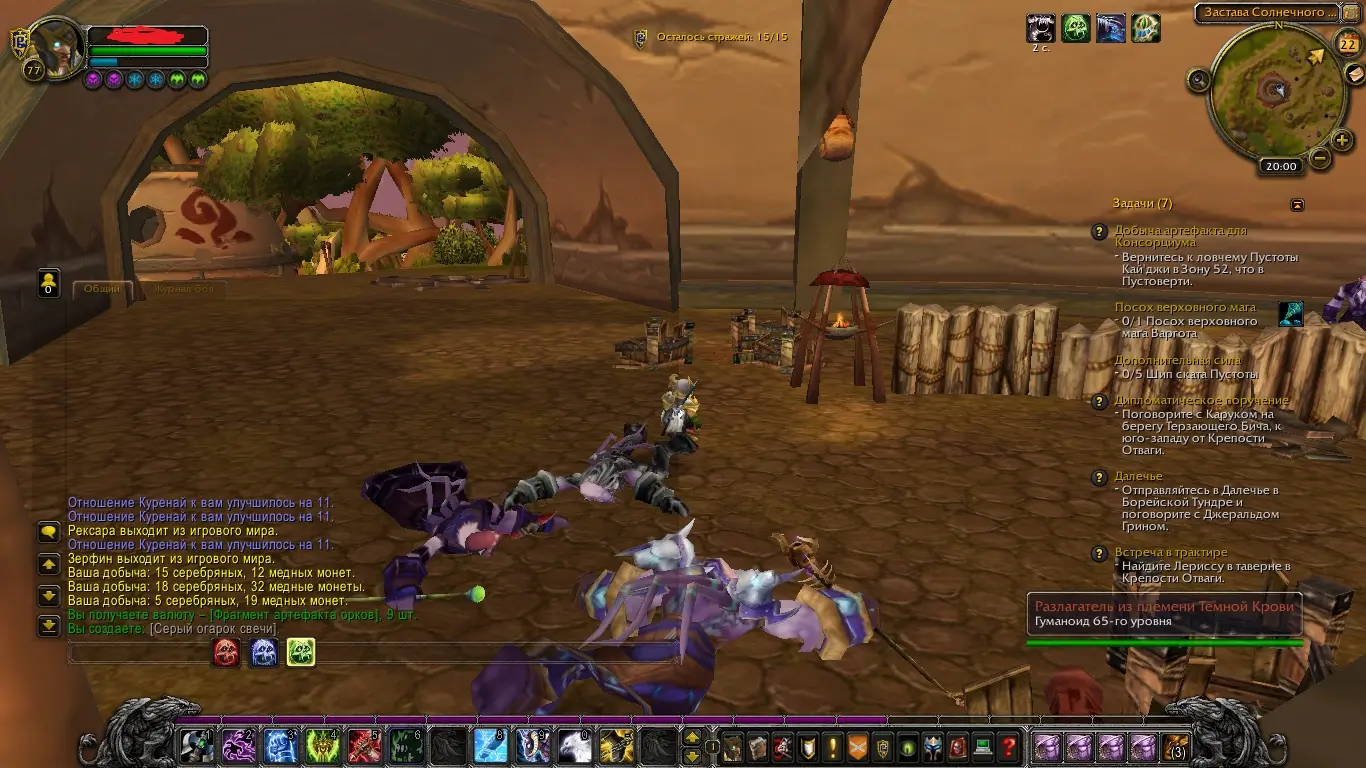Switch to the Общий chat tab
Image resolution: width=1366 pixels, height=768 pixels.
pos(102,288)
